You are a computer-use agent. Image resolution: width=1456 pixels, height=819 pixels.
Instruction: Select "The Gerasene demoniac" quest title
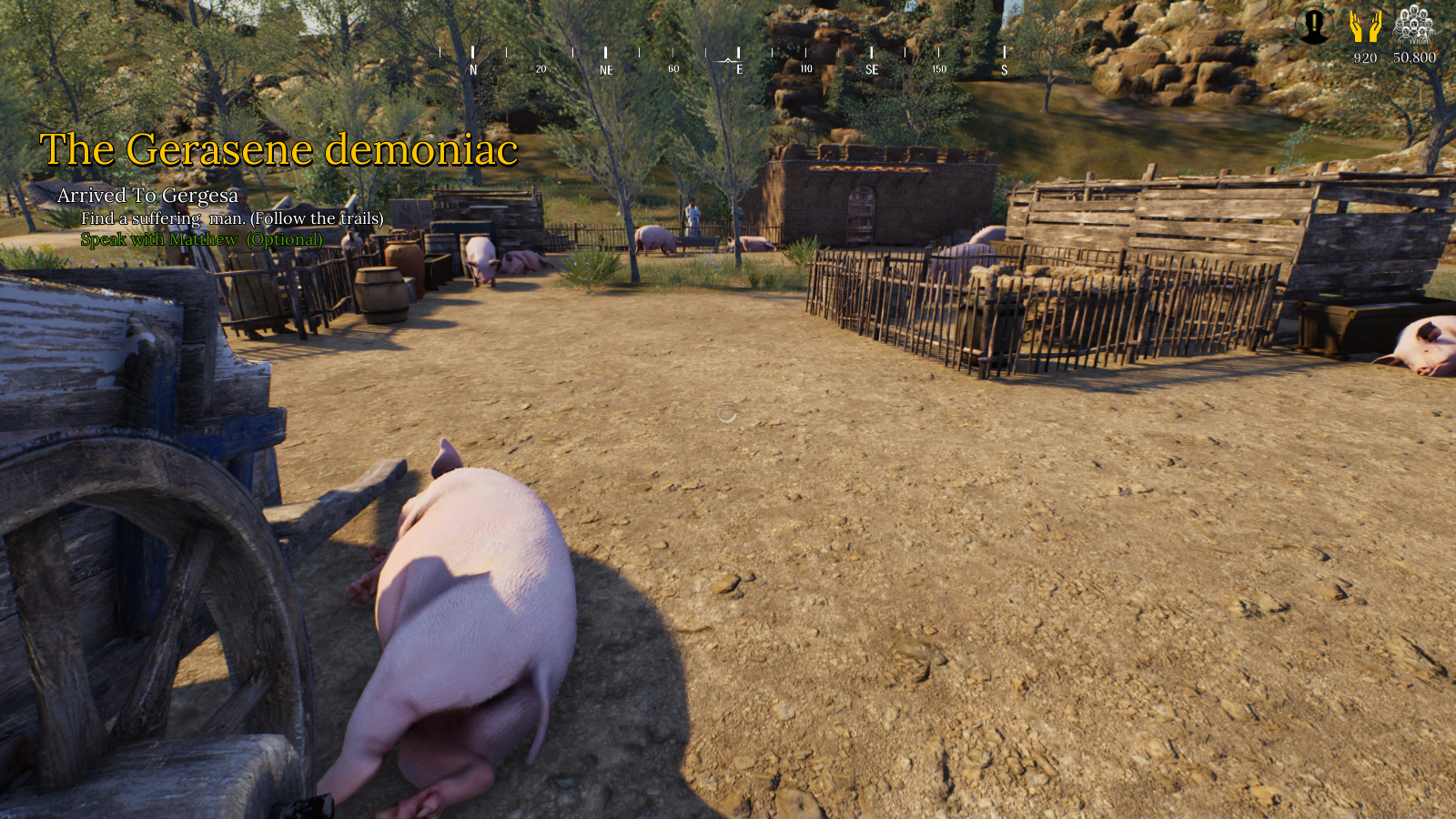click(x=278, y=149)
